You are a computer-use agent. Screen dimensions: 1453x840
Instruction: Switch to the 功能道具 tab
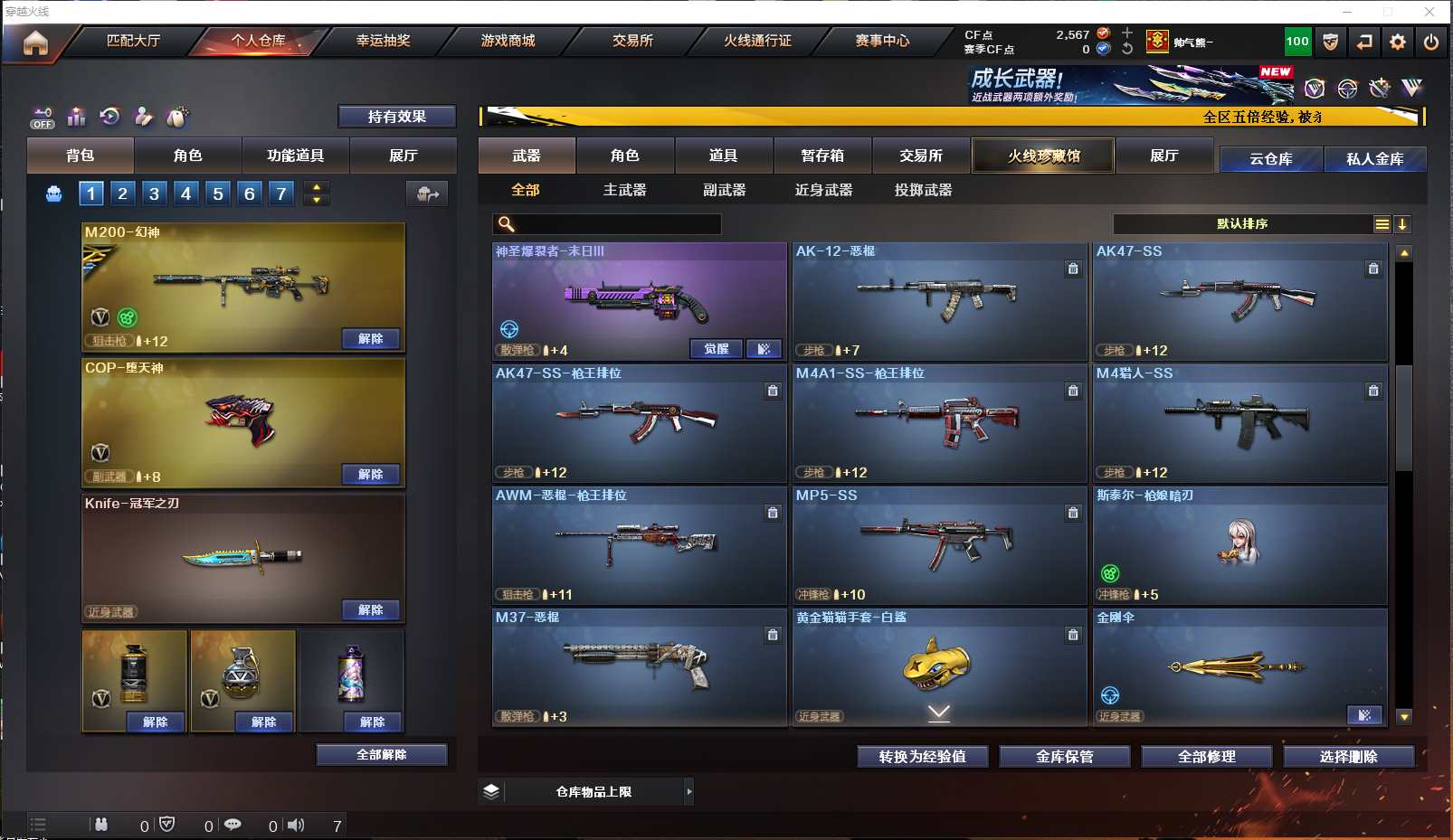(x=295, y=156)
